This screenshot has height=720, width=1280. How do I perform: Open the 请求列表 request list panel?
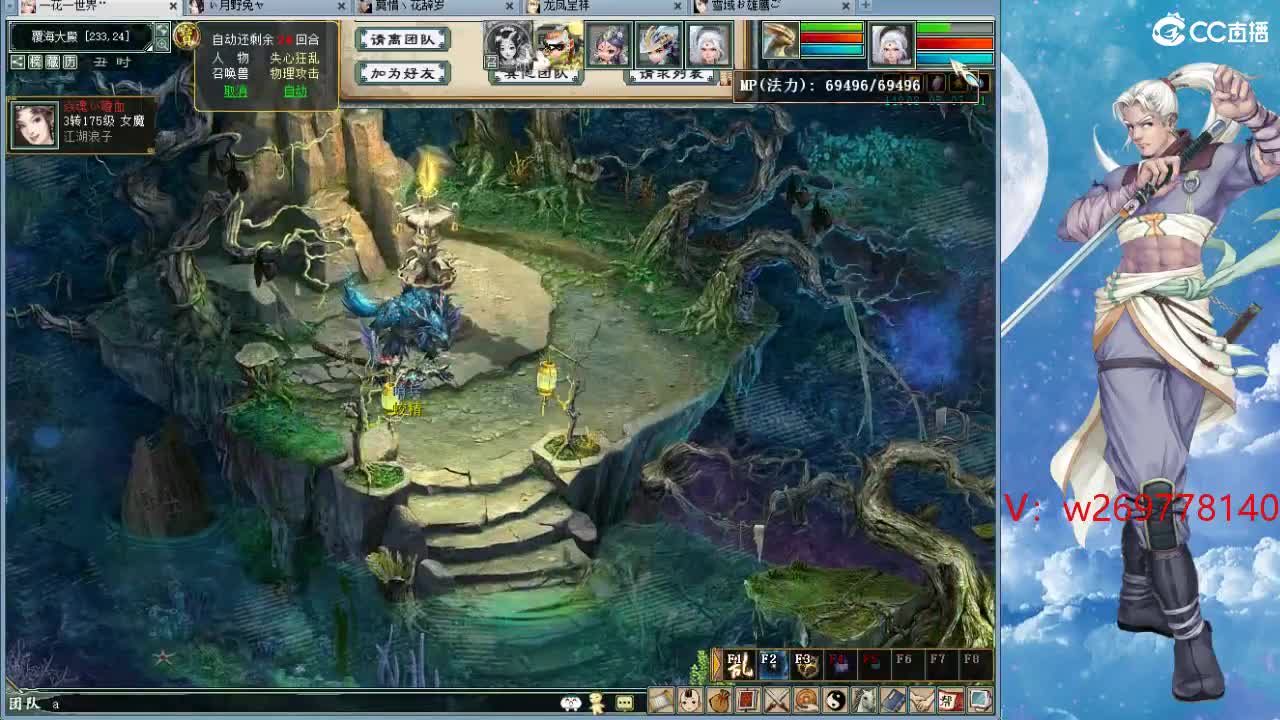tap(672, 77)
